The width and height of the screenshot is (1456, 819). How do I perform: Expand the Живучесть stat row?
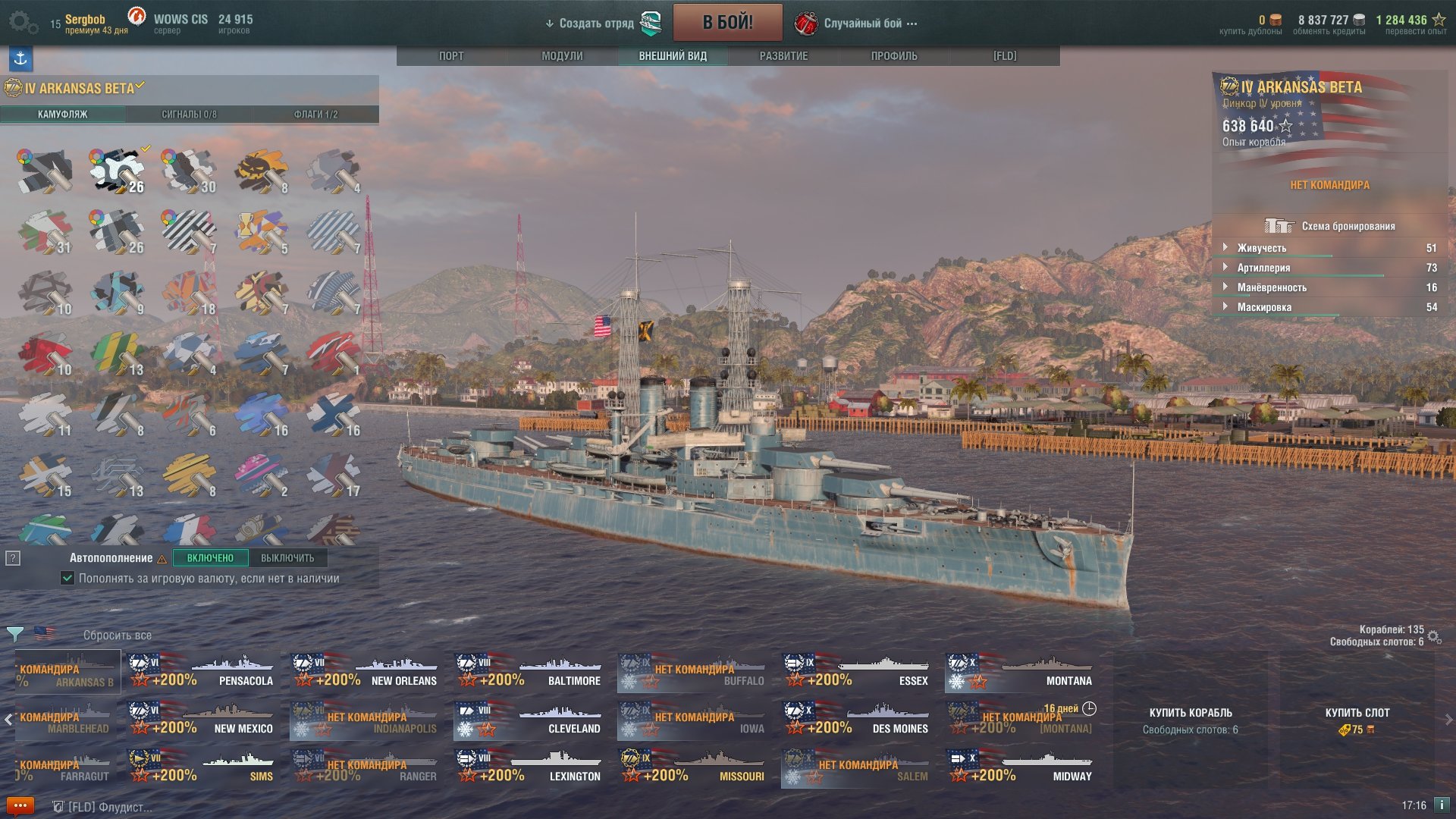tap(1261, 248)
